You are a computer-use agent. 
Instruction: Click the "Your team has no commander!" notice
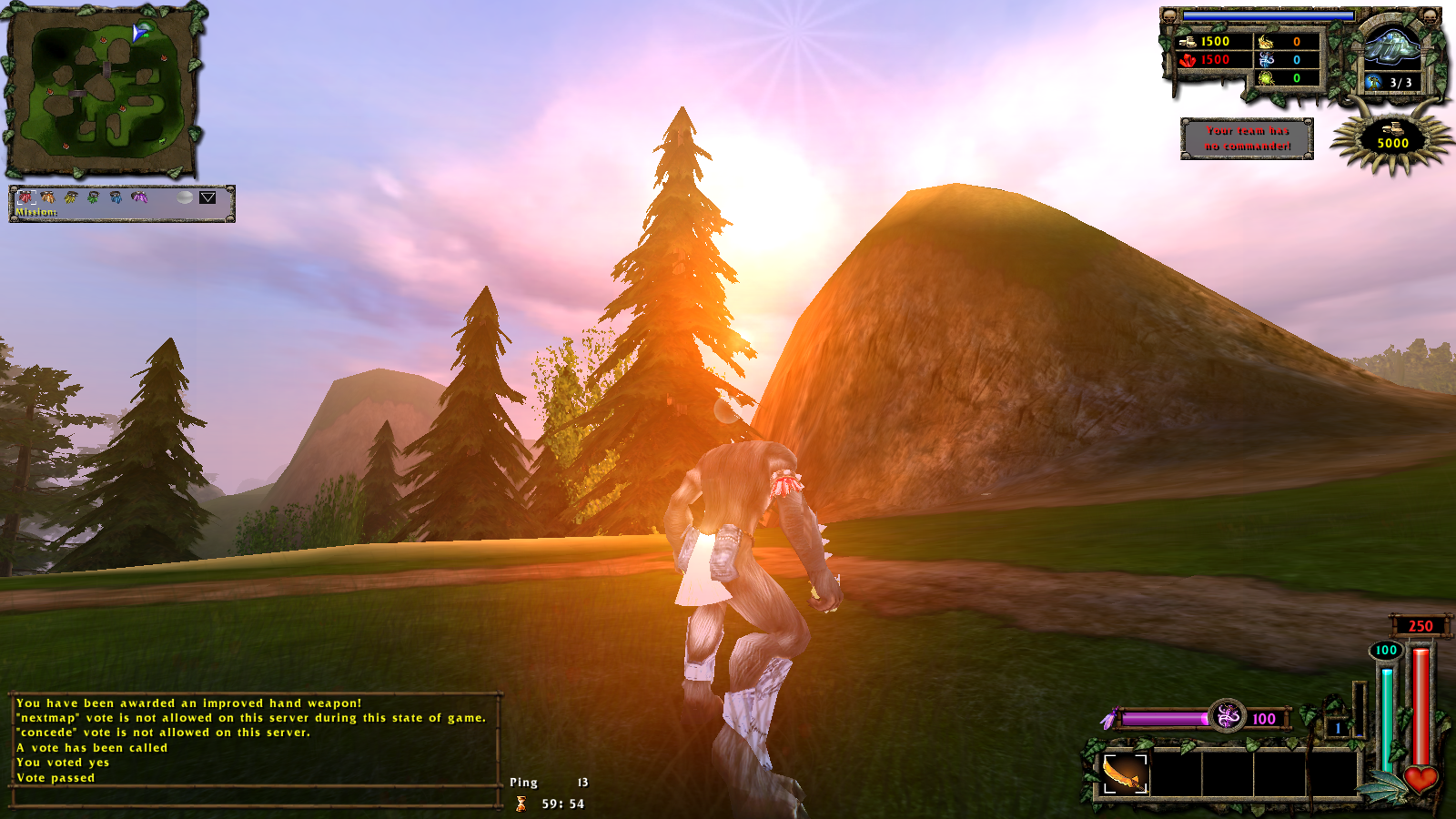coord(1247,138)
